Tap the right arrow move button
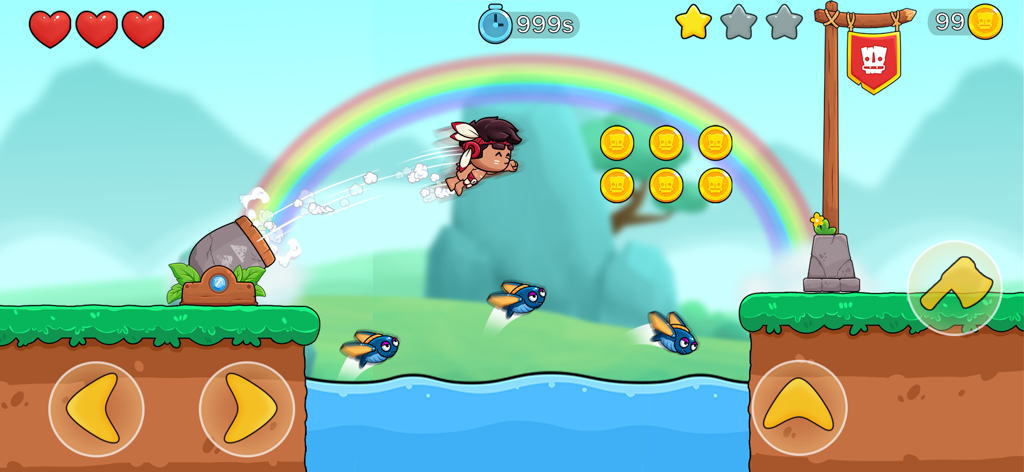This screenshot has height=472, width=1024. [247, 409]
